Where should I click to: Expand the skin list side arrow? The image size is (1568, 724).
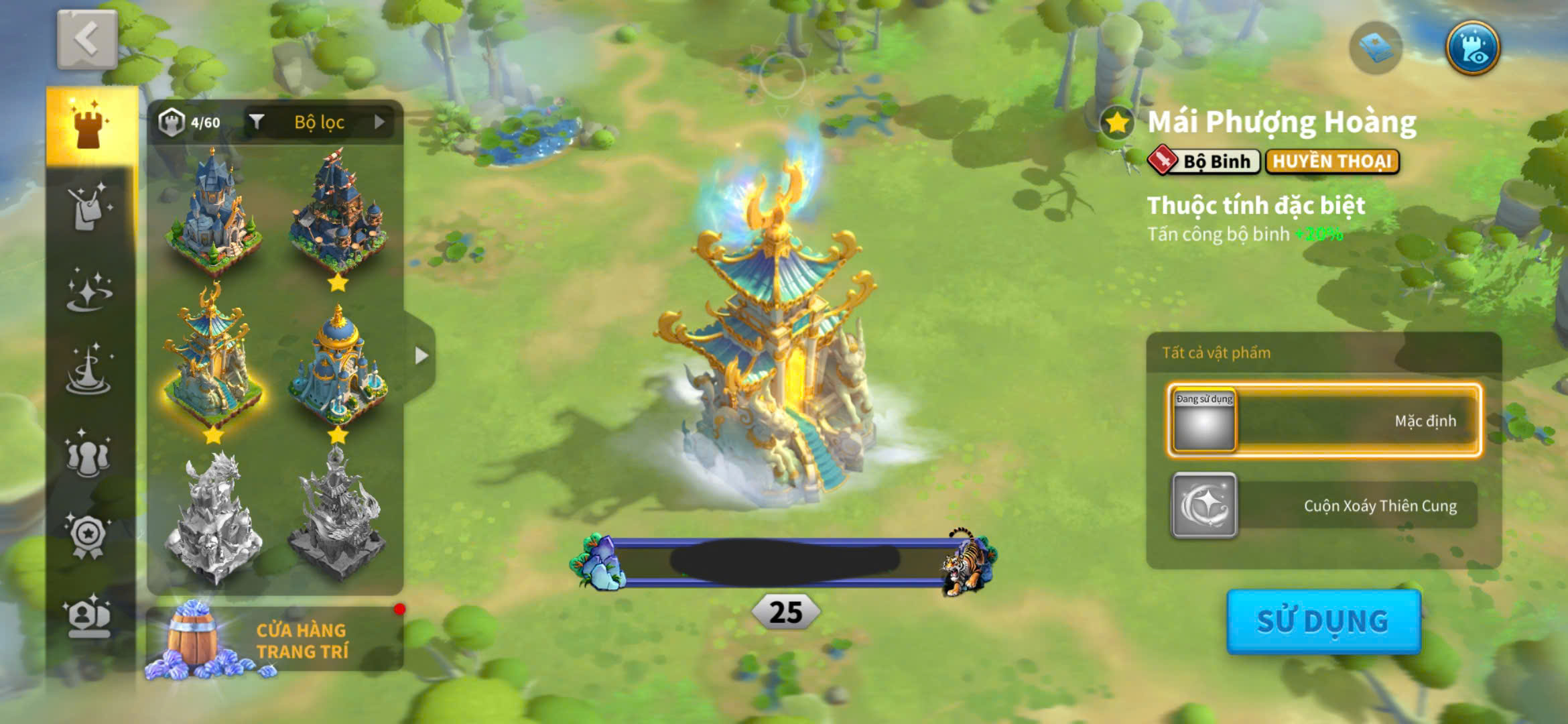[x=421, y=355]
